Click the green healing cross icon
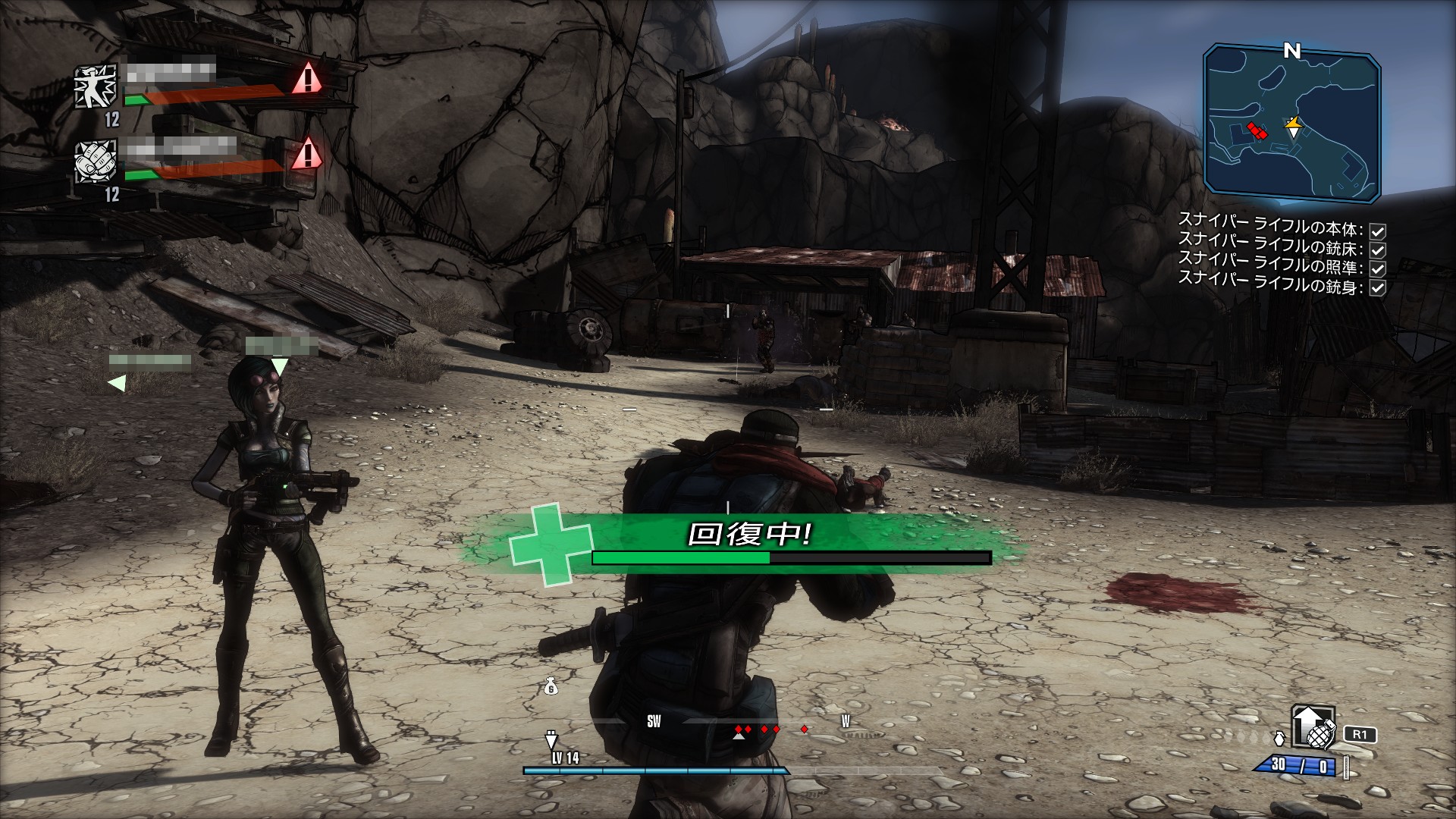This screenshot has width=1456, height=819. (541, 544)
